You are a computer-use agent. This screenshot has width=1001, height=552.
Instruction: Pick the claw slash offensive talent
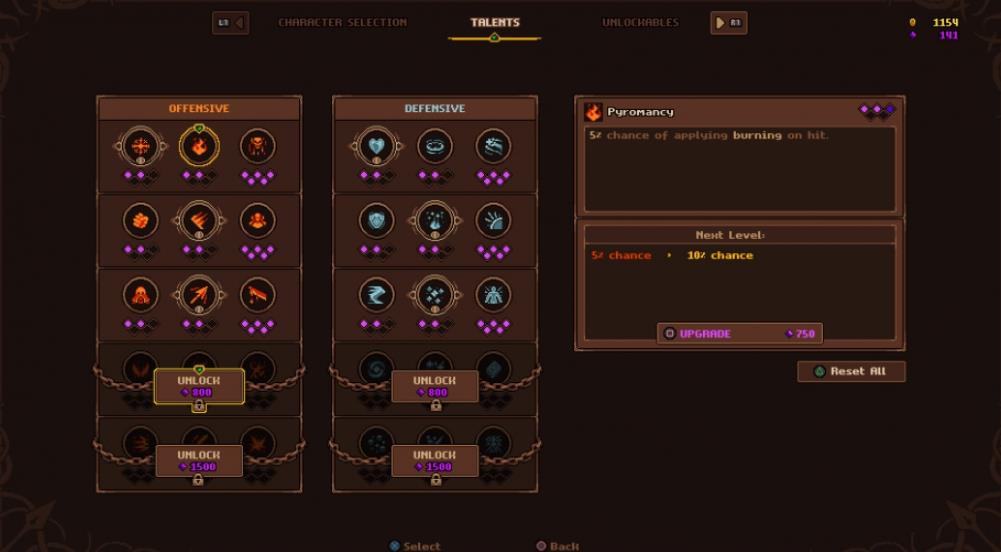pyautogui.click(x=199, y=220)
